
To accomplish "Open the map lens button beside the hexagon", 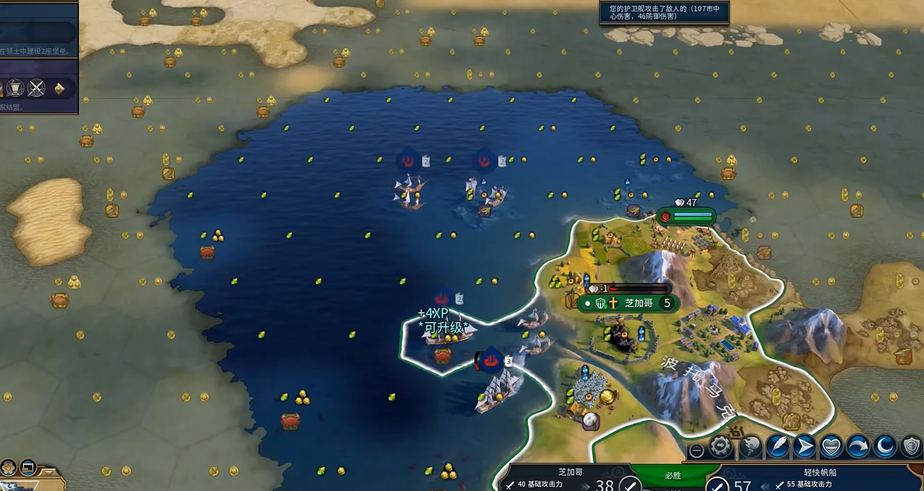I will coord(27,467).
